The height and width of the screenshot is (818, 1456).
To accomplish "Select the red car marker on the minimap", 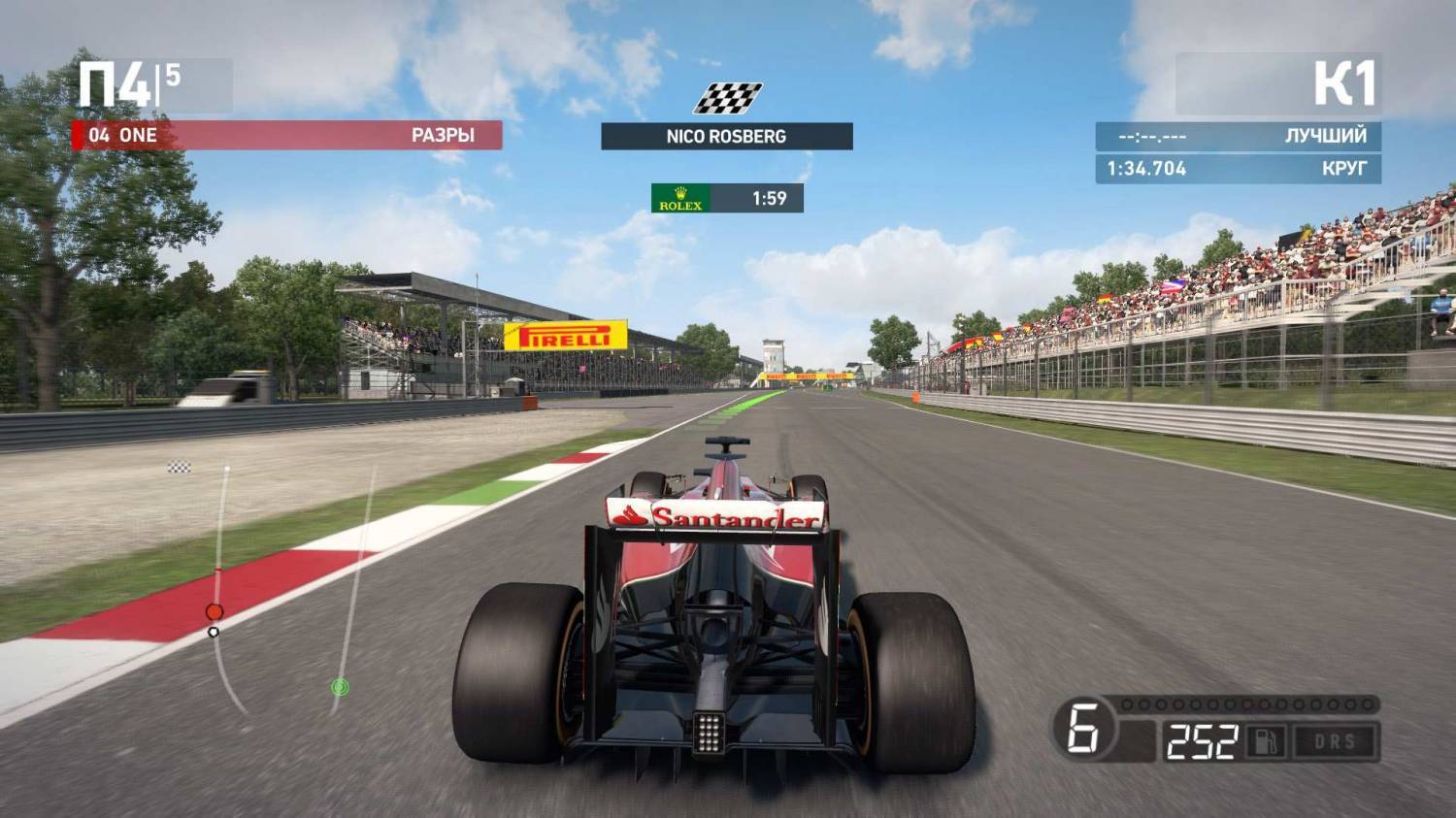I will pyautogui.click(x=215, y=611).
